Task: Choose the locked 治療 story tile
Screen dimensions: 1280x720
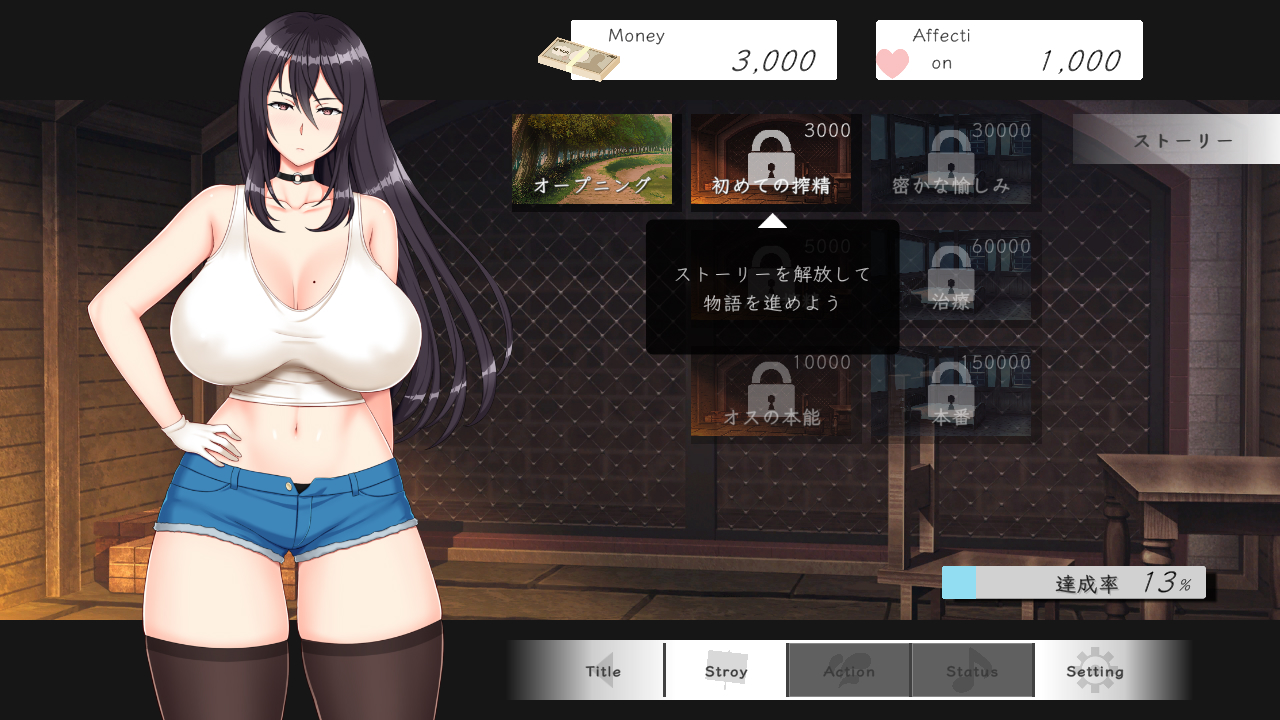Action: (x=951, y=277)
